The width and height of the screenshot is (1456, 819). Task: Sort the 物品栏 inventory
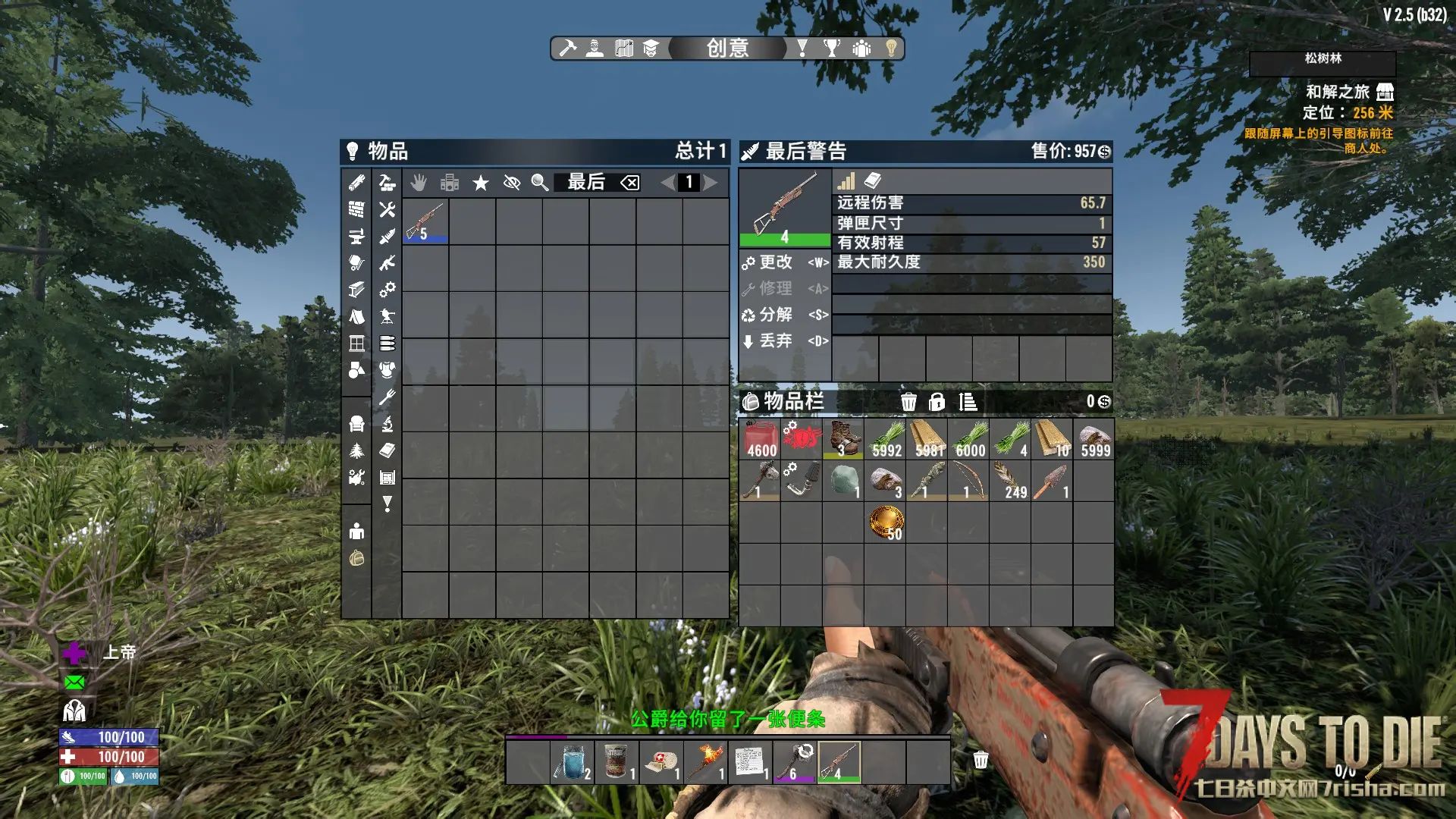point(968,402)
